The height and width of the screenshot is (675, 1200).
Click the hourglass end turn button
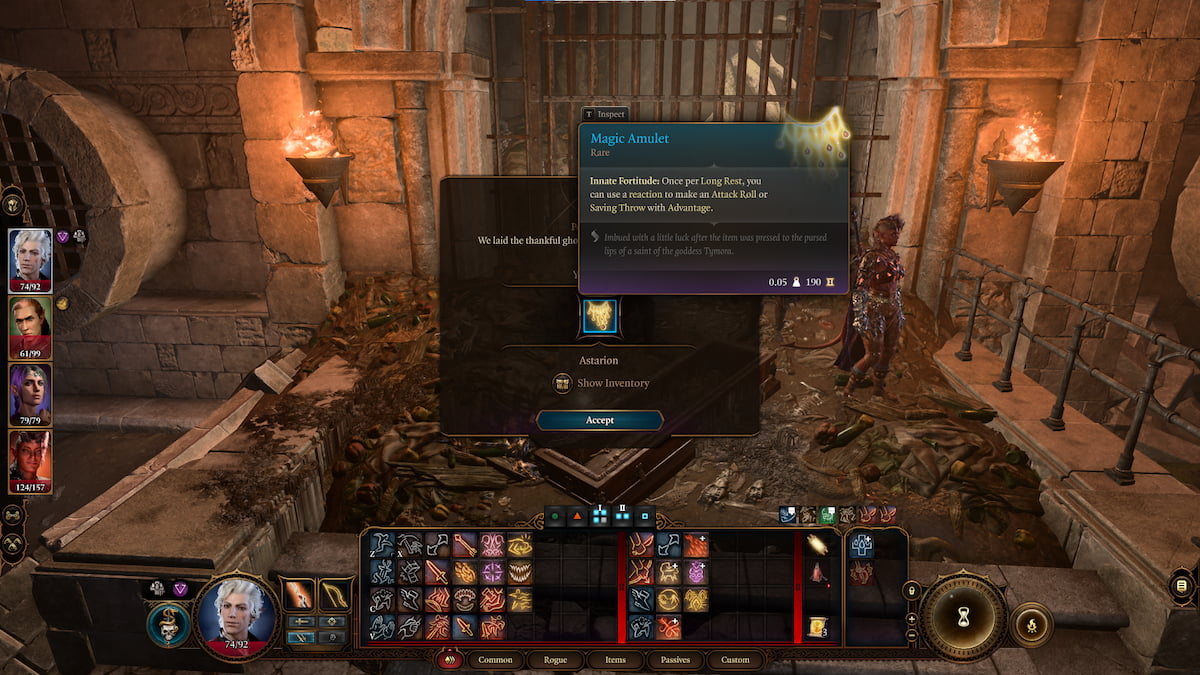(x=963, y=618)
